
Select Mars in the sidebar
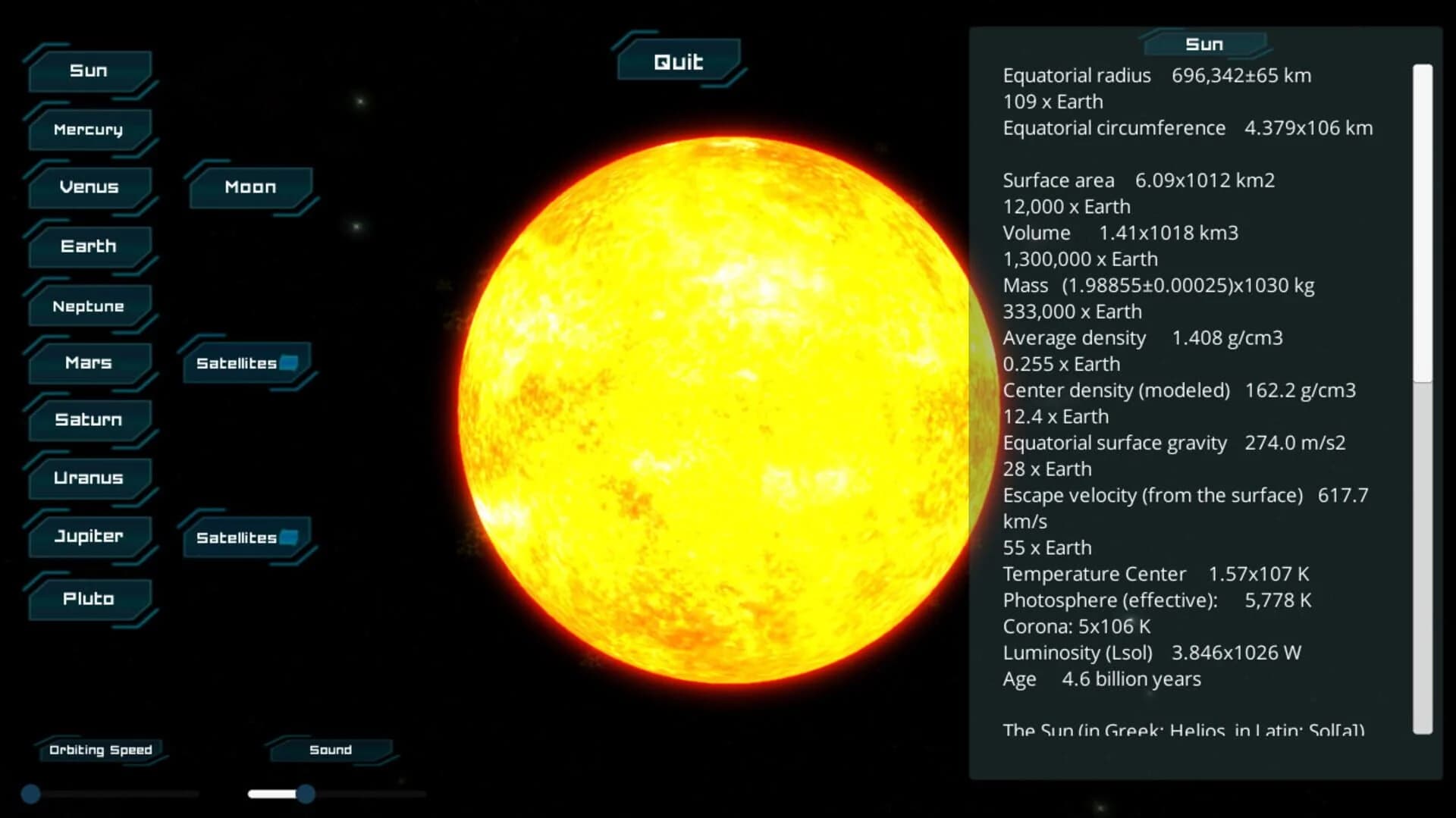click(x=89, y=363)
